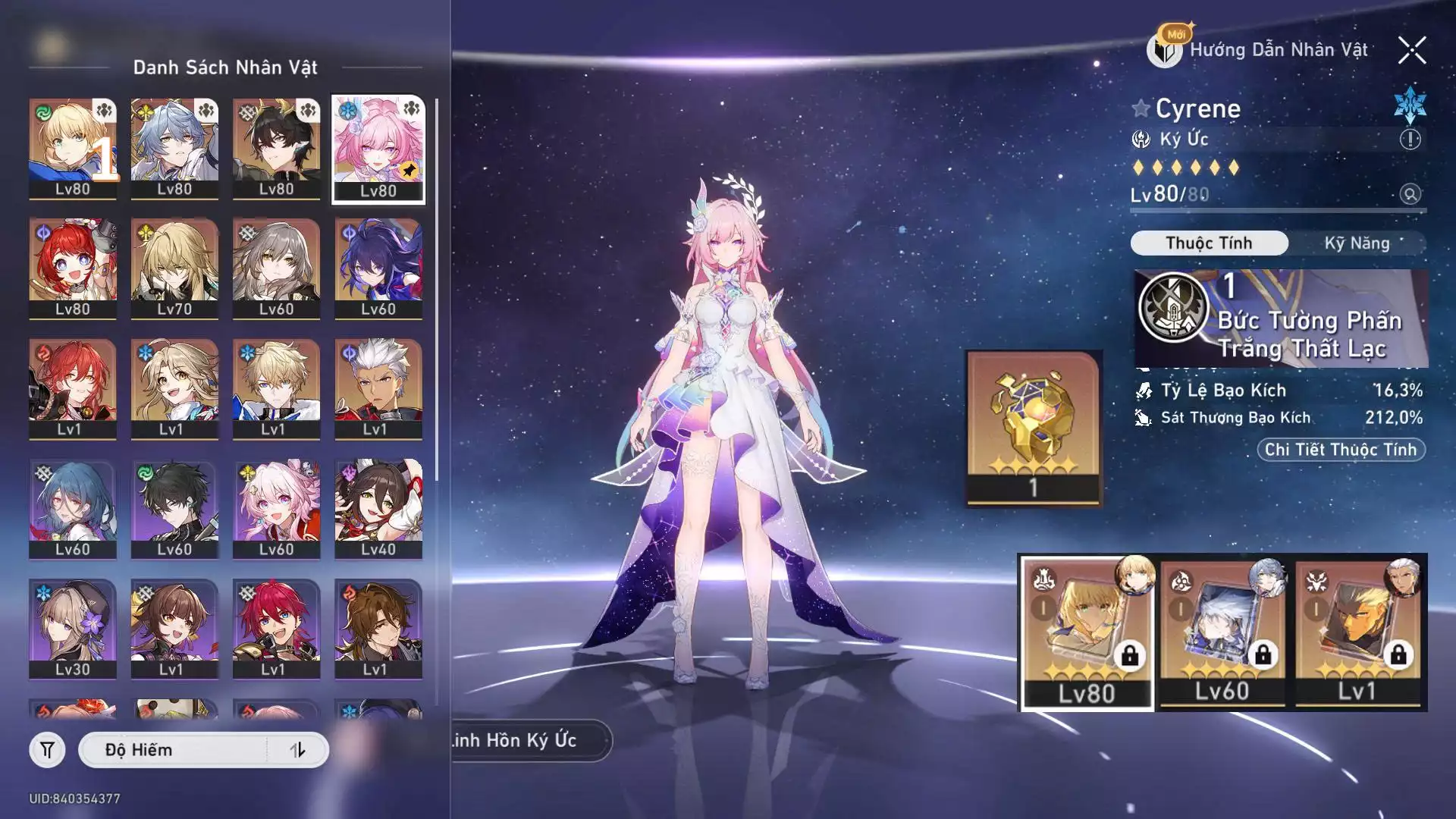Open Hướng Dẫn Nhân Vật guide
Viewport: 1456px width, 819px height.
[x=1260, y=50]
